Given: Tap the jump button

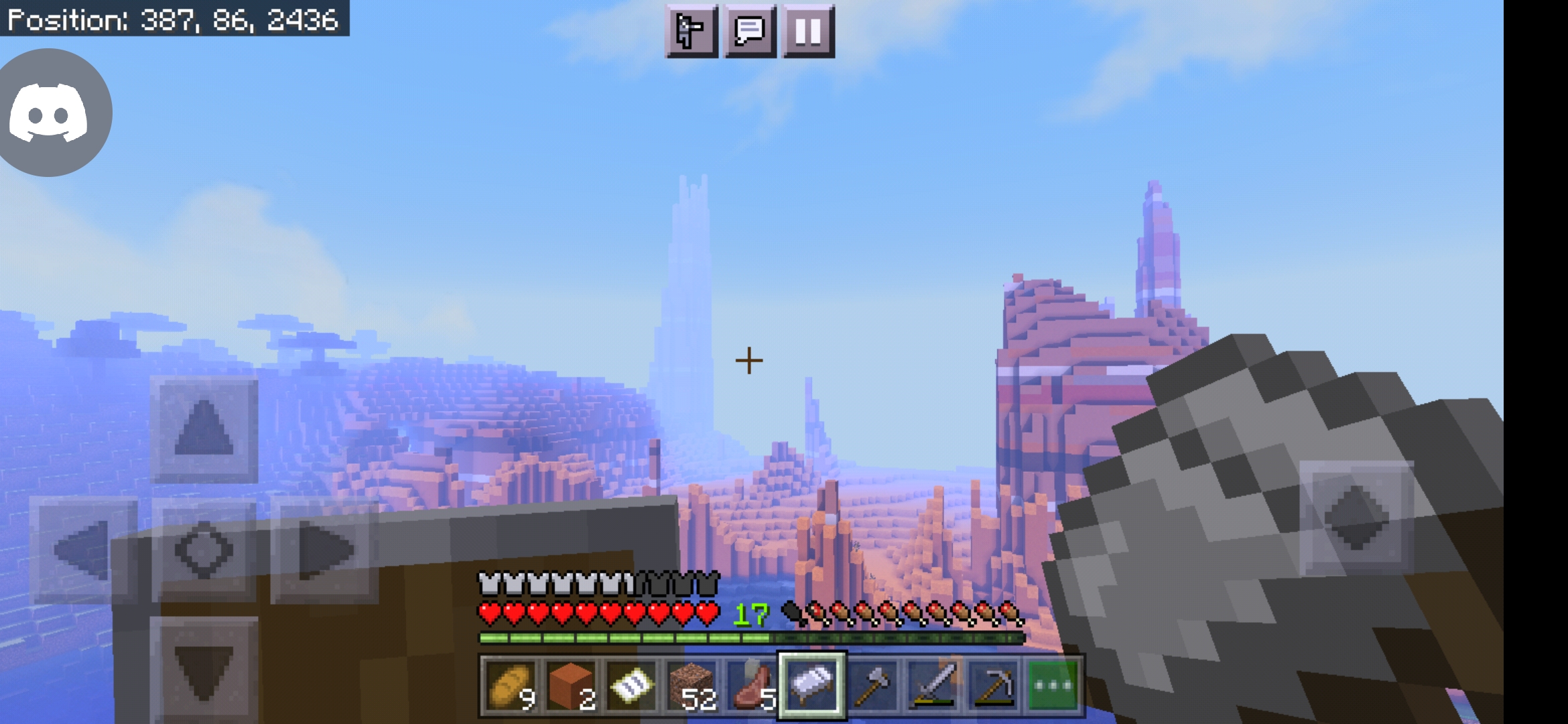Looking at the screenshot, I should coord(1356,518).
